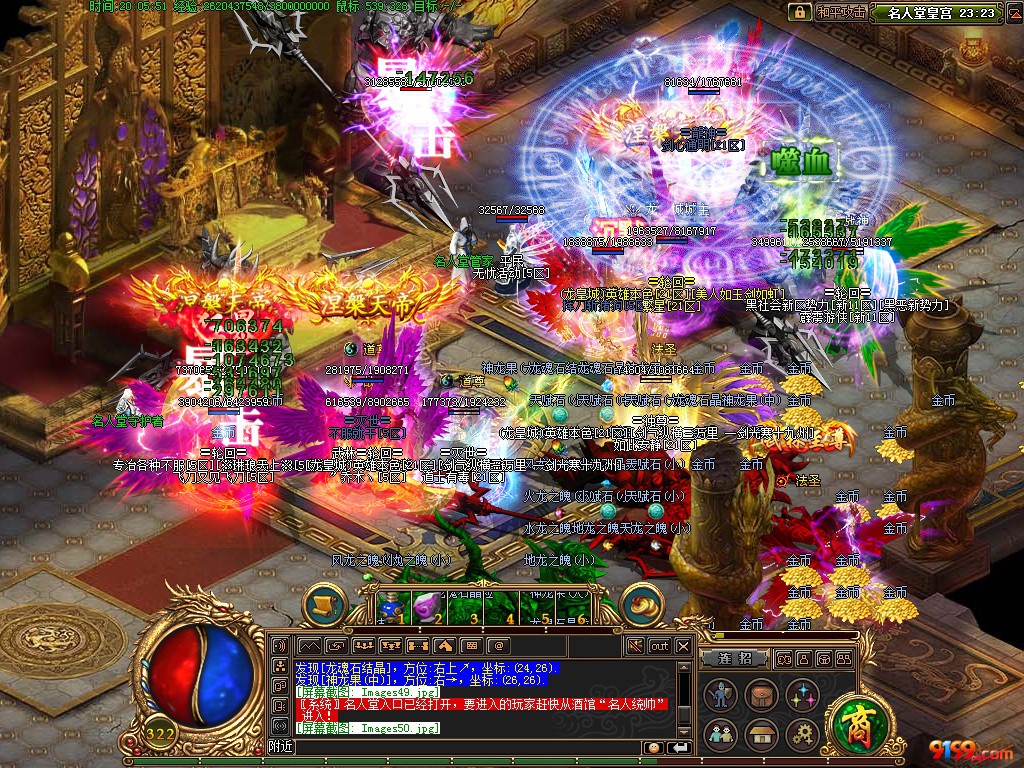
Task: Click the 'out' button on the chat panel
Action: click(x=659, y=646)
